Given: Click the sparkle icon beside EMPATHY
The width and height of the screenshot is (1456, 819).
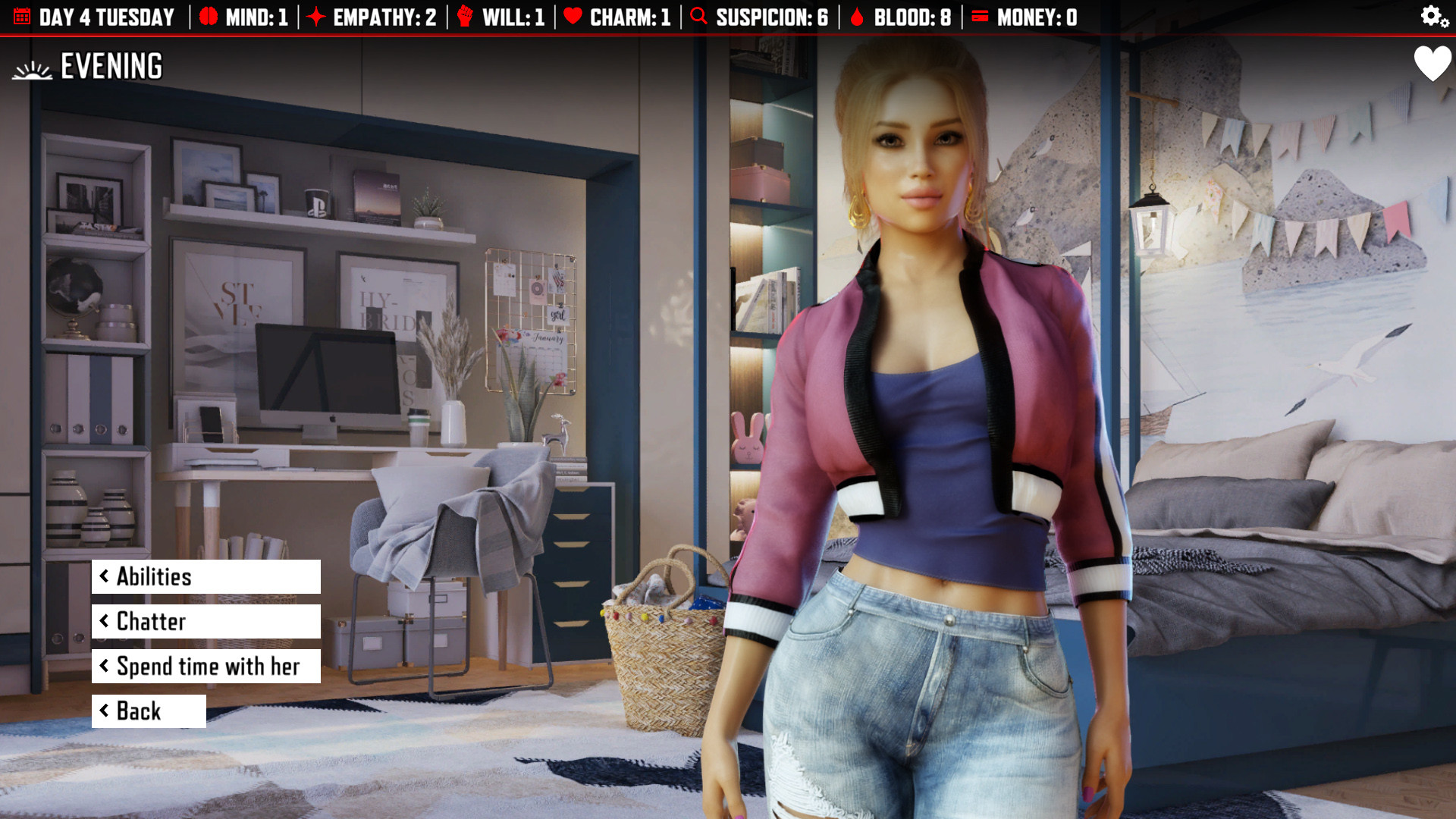Looking at the screenshot, I should pyautogui.click(x=316, y=17).
